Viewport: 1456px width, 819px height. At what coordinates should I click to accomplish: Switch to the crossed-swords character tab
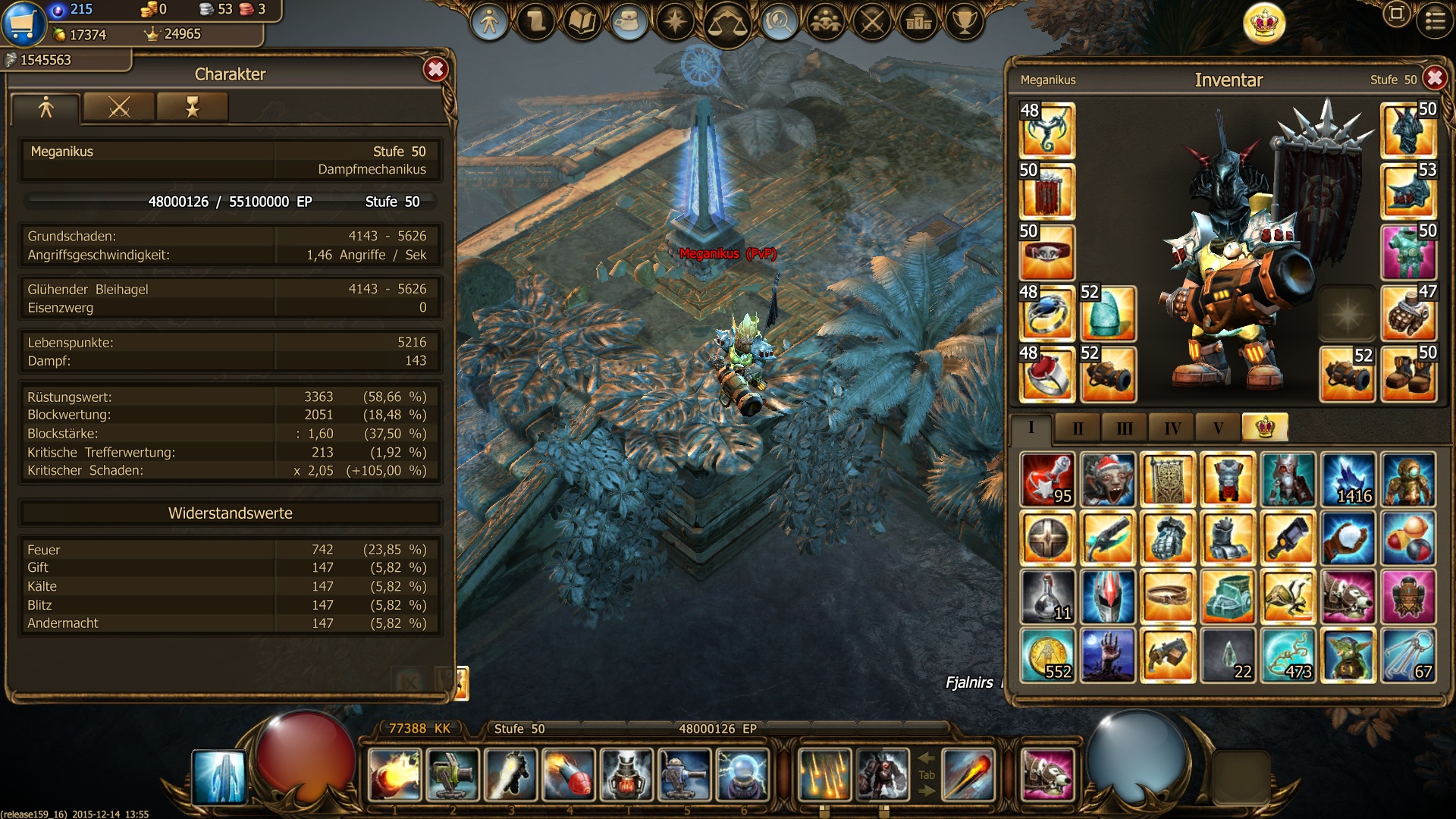(119, 107)
